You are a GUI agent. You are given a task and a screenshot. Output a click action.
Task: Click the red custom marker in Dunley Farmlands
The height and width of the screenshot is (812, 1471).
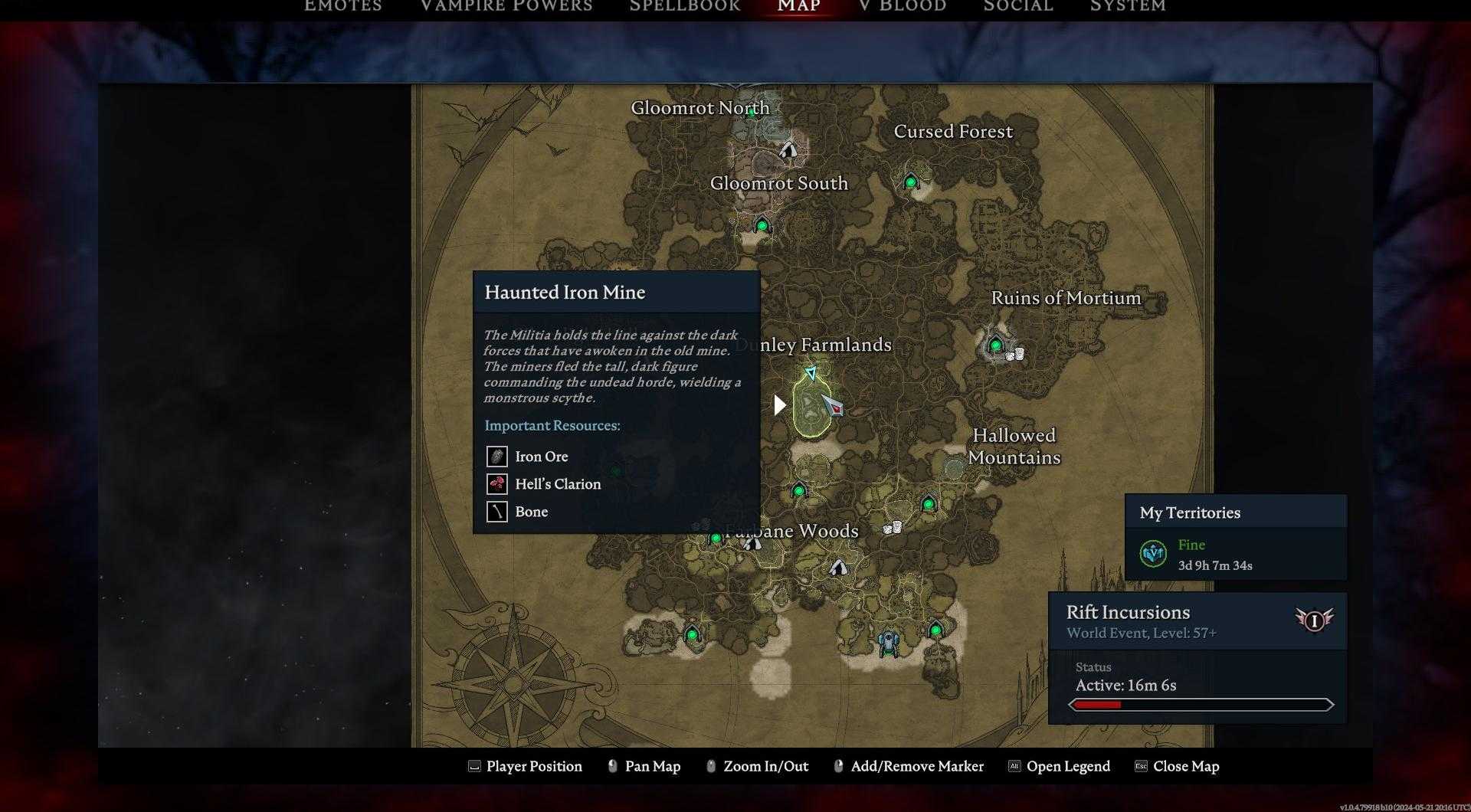pos(833,405)
